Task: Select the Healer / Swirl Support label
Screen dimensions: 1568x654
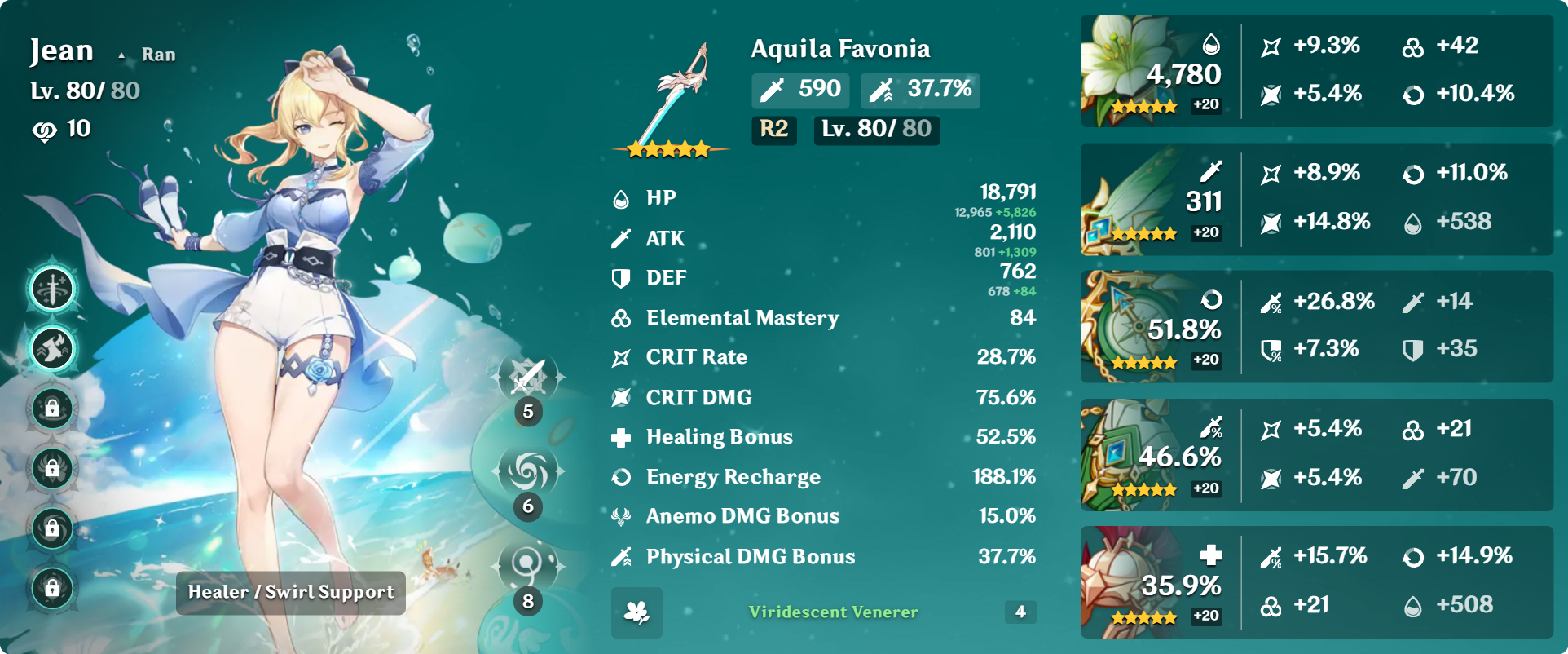Action: tap(291, 592)
